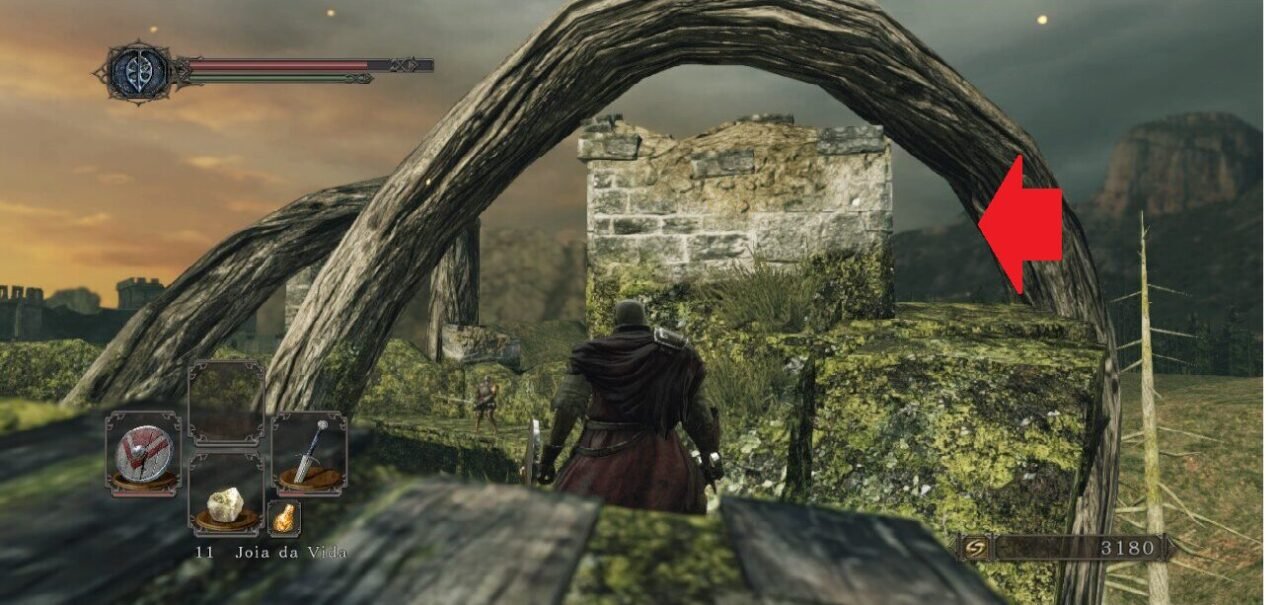The width and height of the screenshot is (1280, 605).
Task: Select the empty spell slot above the item
Action: pyautogui.click(x=226, y=401)
